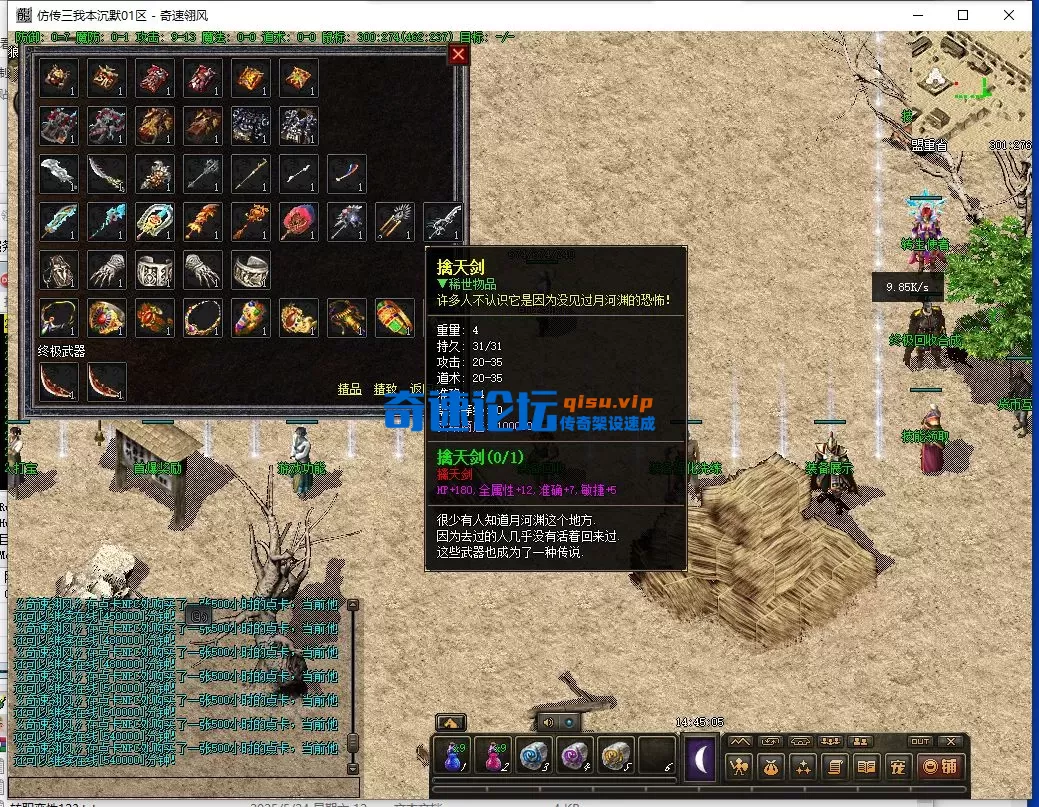Open the 宠 pet button
This screenshot has height=807, width=1039.
897,767
